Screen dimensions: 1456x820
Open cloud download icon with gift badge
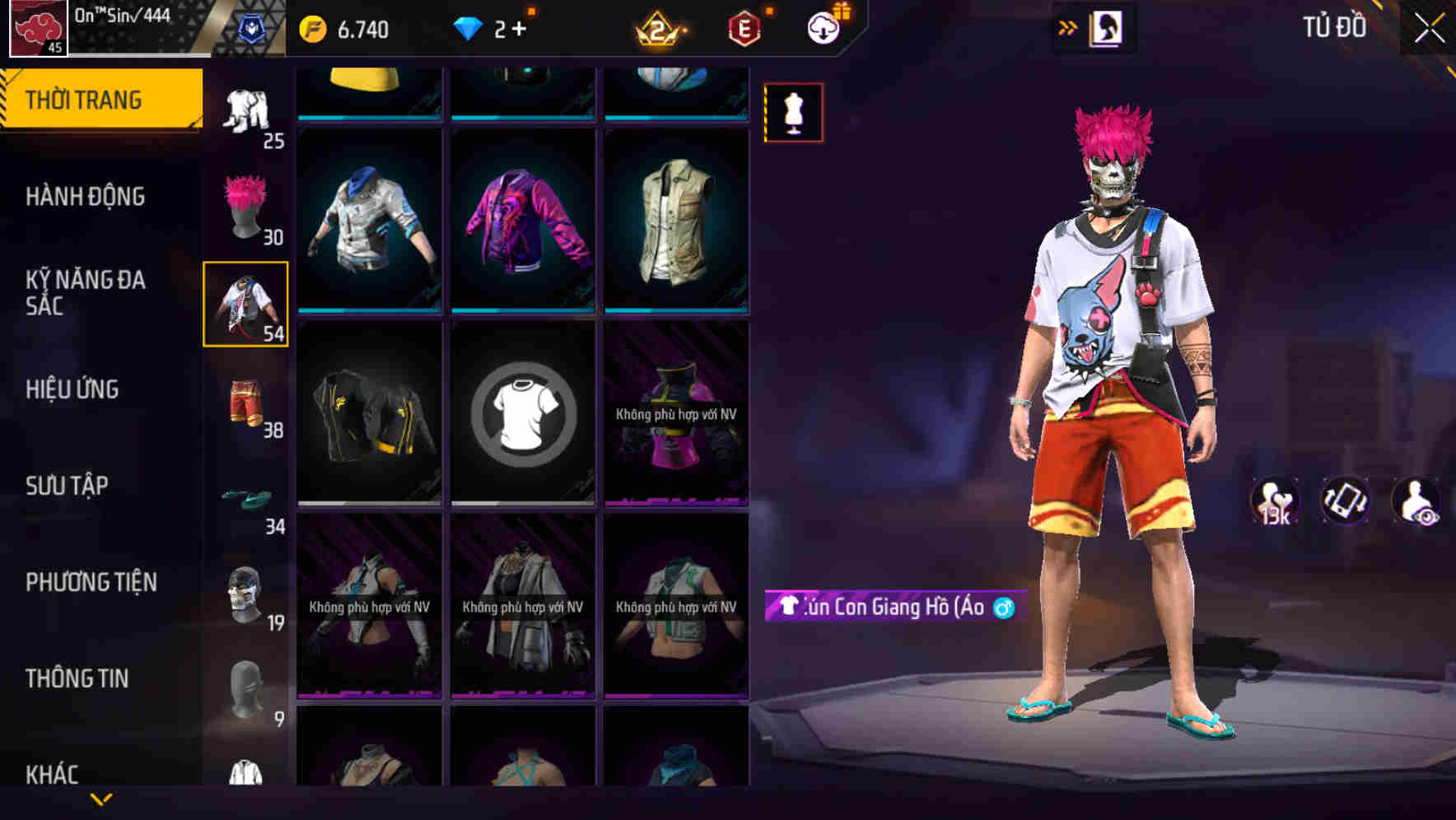[826, 27]
